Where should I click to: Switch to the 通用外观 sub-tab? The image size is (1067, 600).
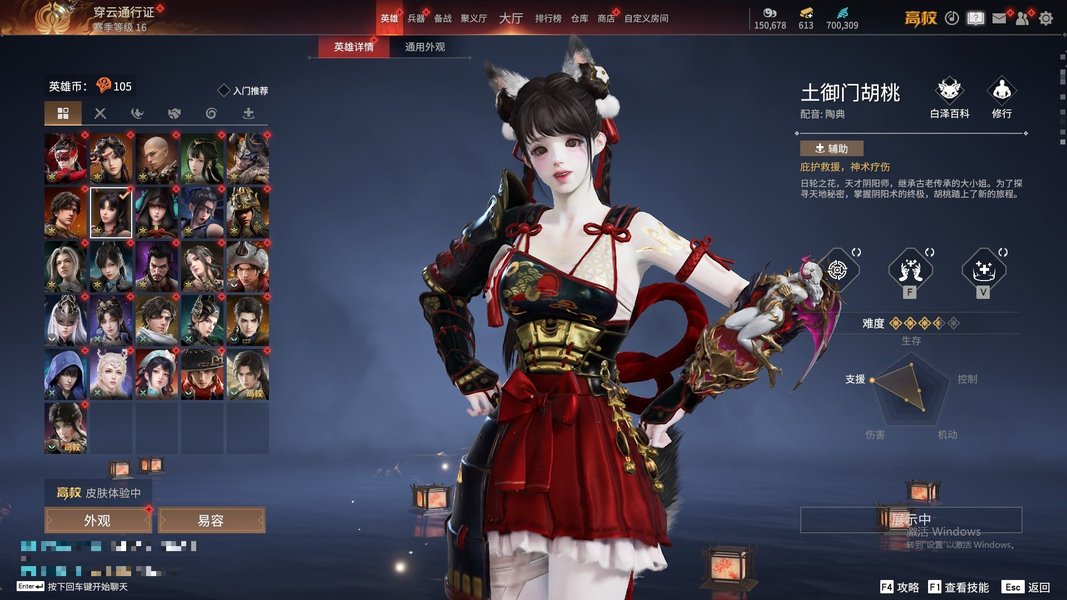point(425,47)
